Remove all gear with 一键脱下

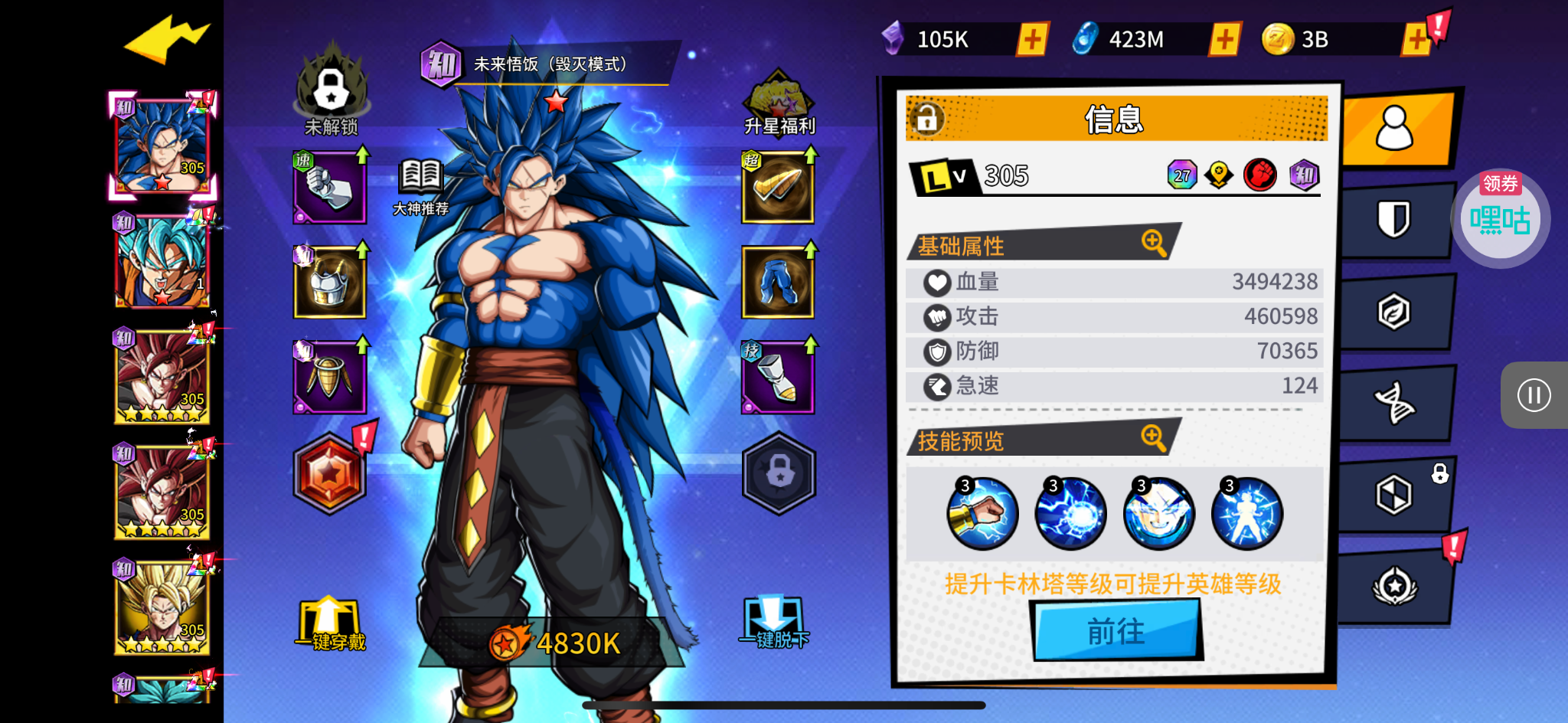click(774, 623)
